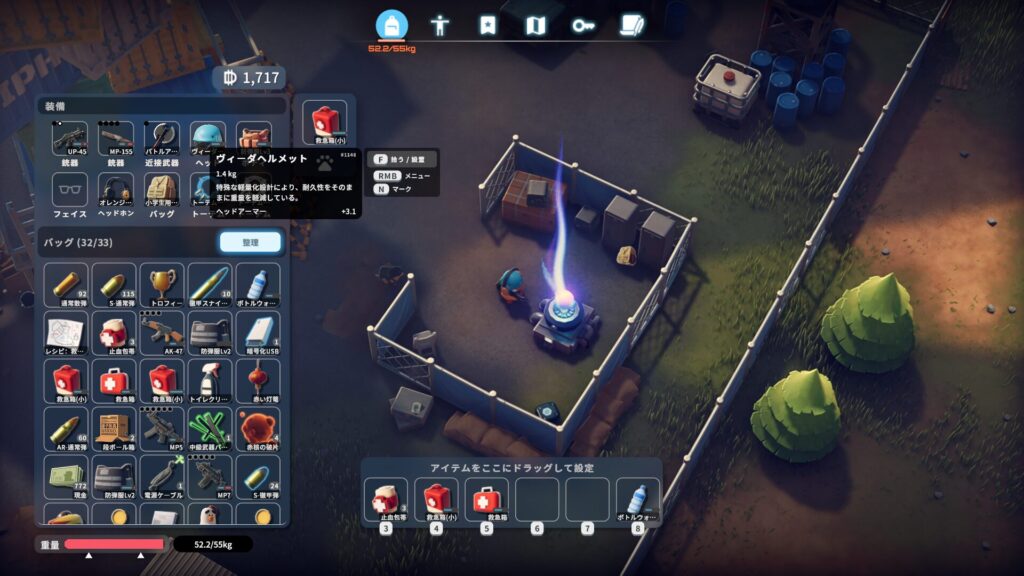Open the bookmark star tab

pyautogui.click(x=487, y=25)
